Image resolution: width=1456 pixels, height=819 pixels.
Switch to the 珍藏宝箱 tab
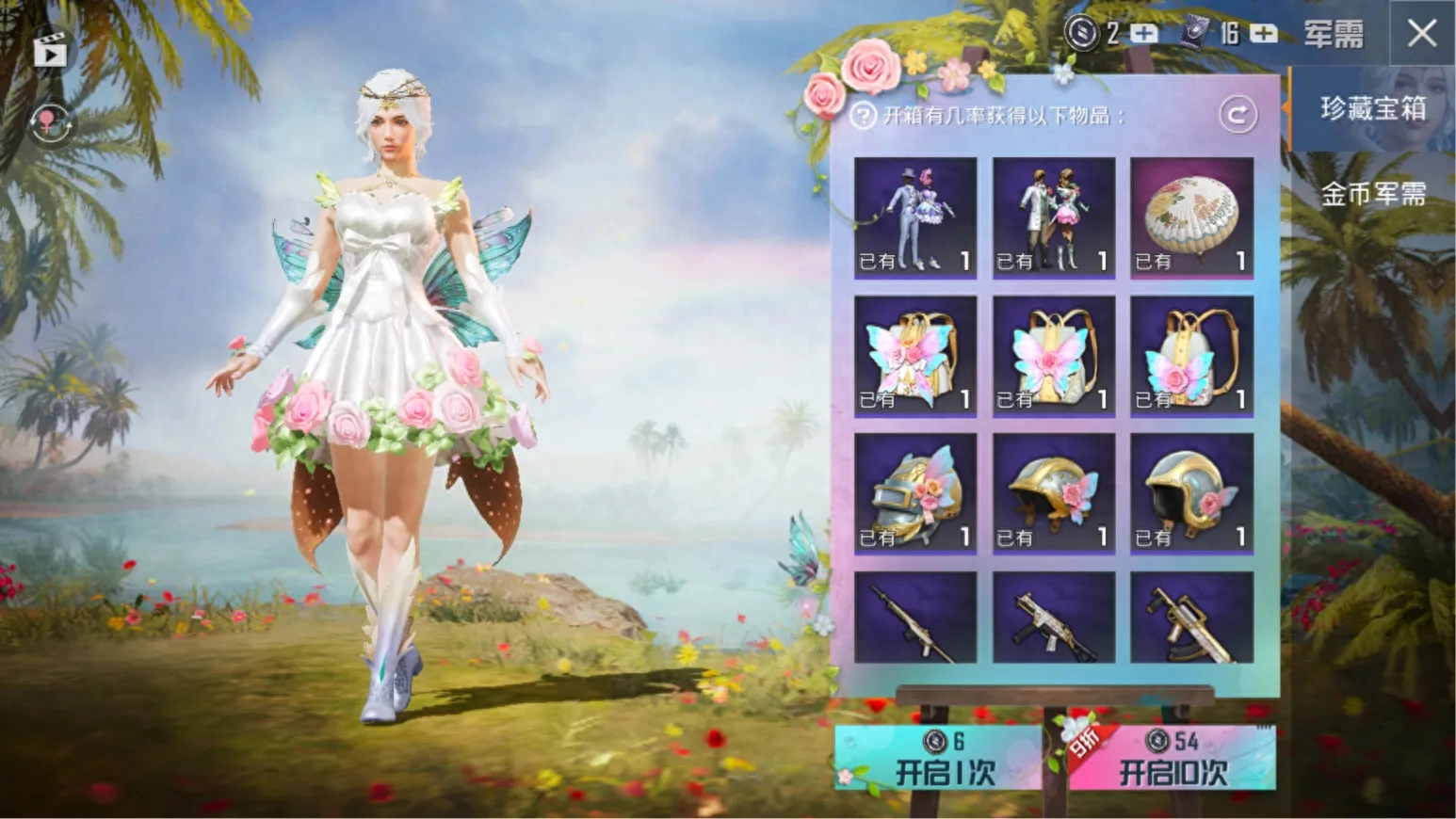point(1372,109)
